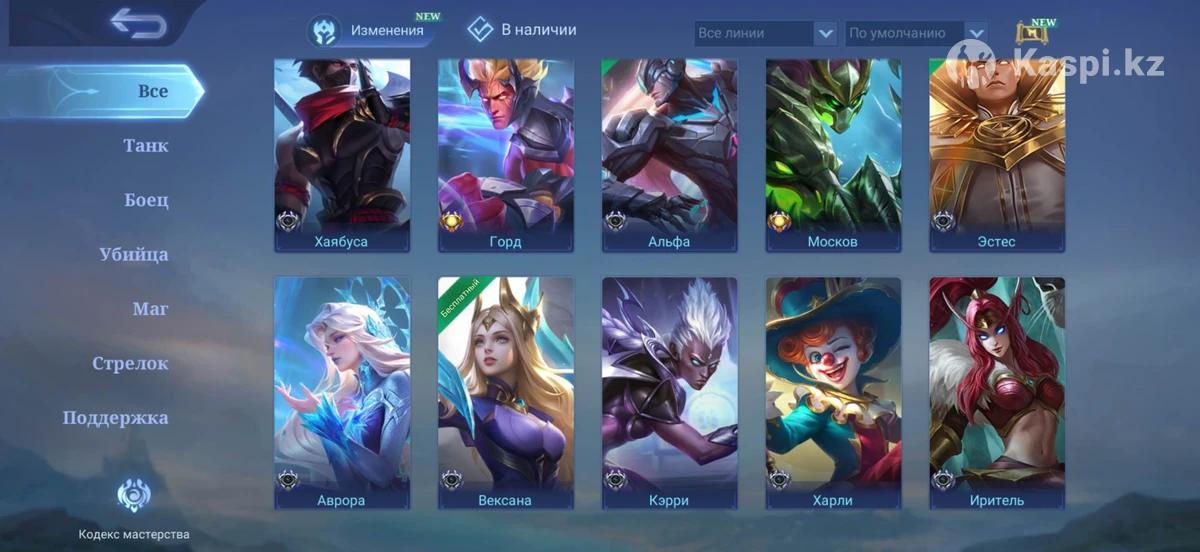
Task: Switch to Поддержка heroes
Action: coord(116,418)
